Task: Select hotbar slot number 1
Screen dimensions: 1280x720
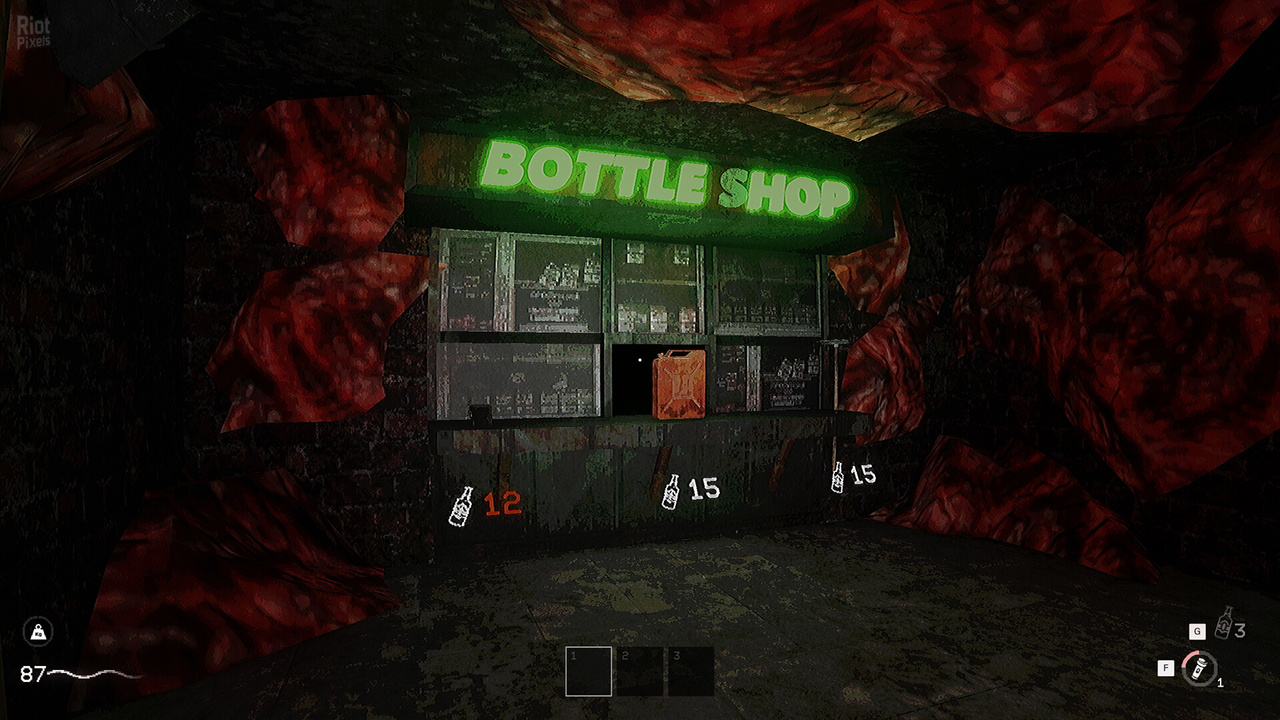Action: click(x=588, y=671)
